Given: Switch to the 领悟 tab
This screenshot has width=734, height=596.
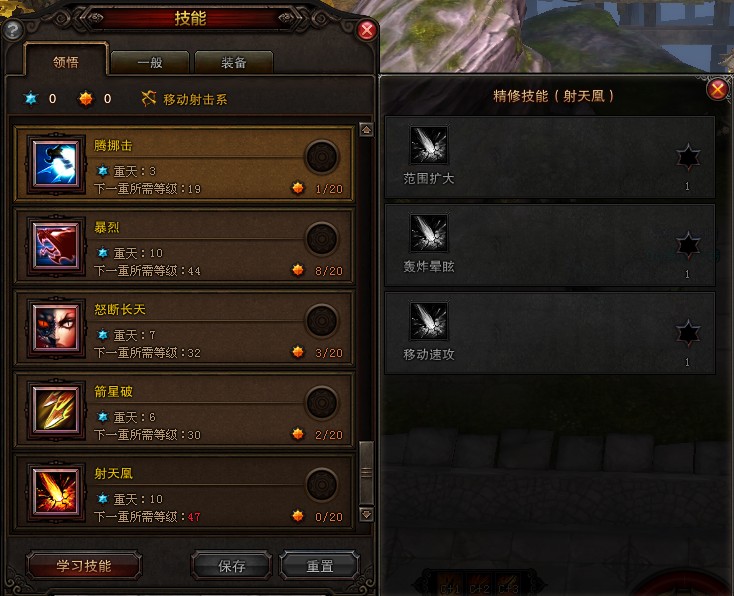Looking at the screenshot, I should (66, 62).
